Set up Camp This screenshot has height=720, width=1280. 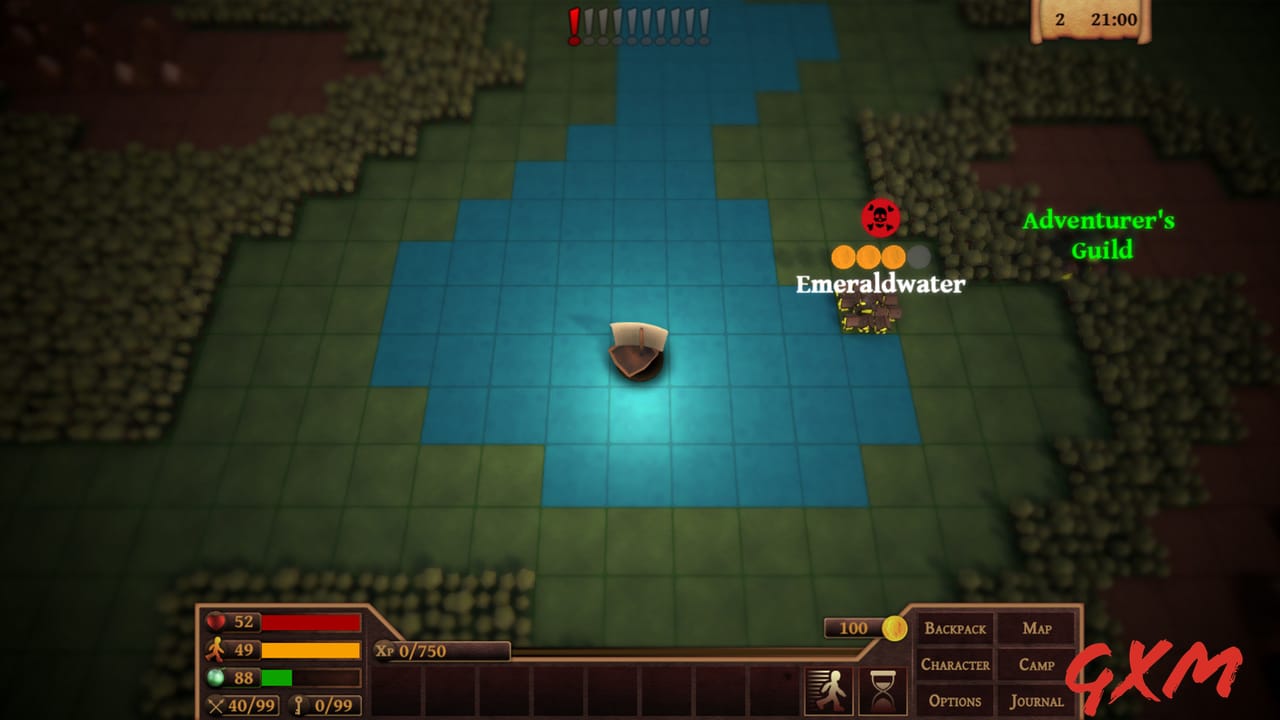pos(1037,665)
